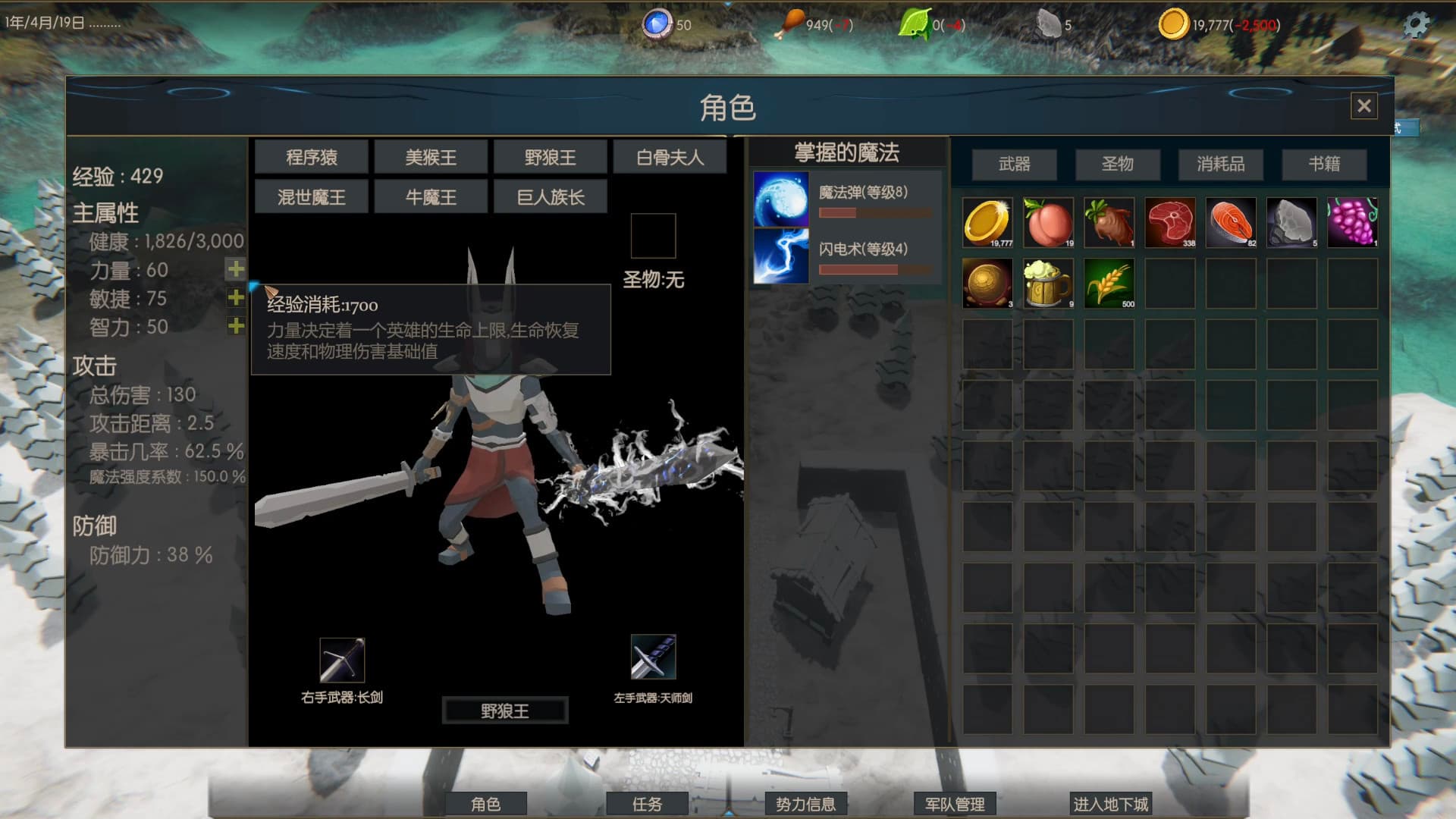
Task: Click the salmon fish item icon
Action: (1231, 221)
